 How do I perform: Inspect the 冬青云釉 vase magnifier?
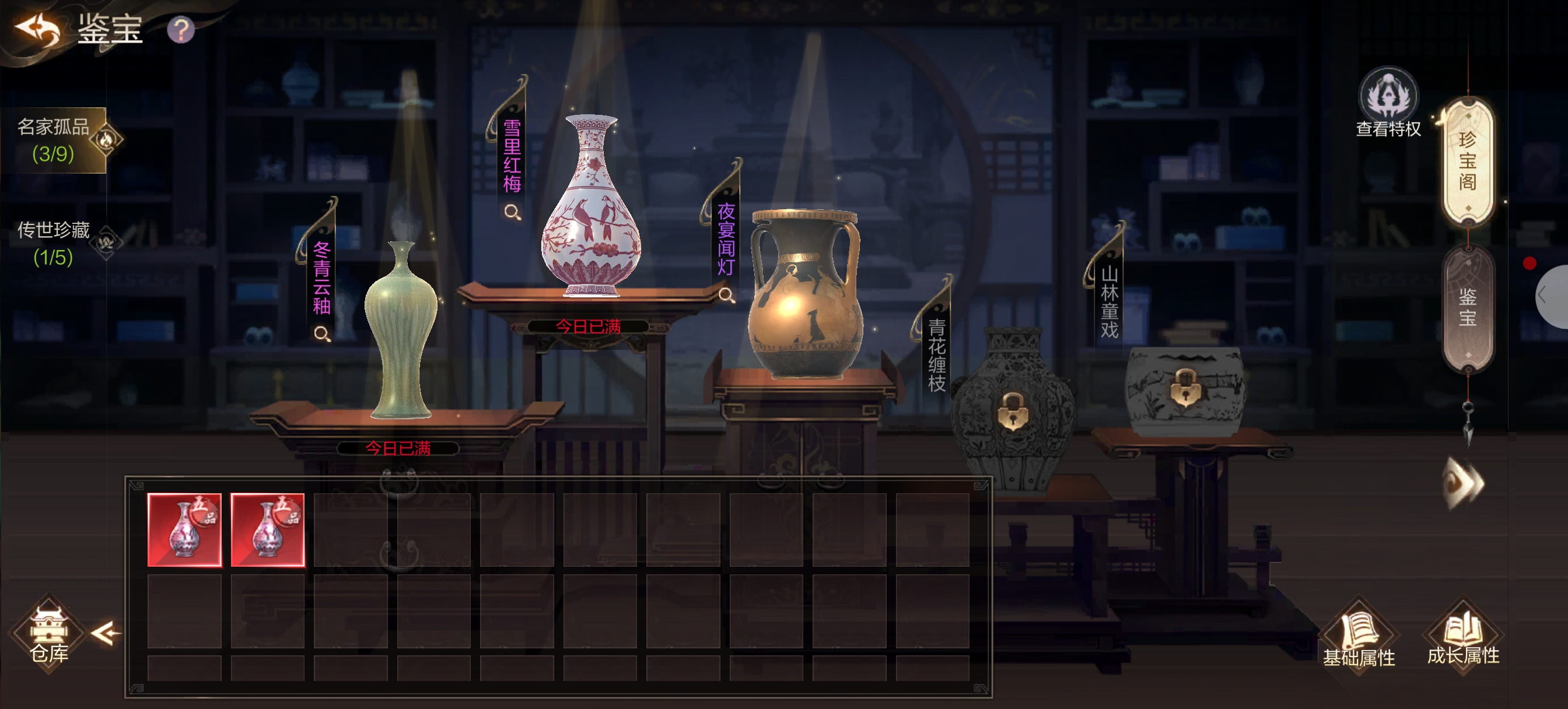pos(322,334)
